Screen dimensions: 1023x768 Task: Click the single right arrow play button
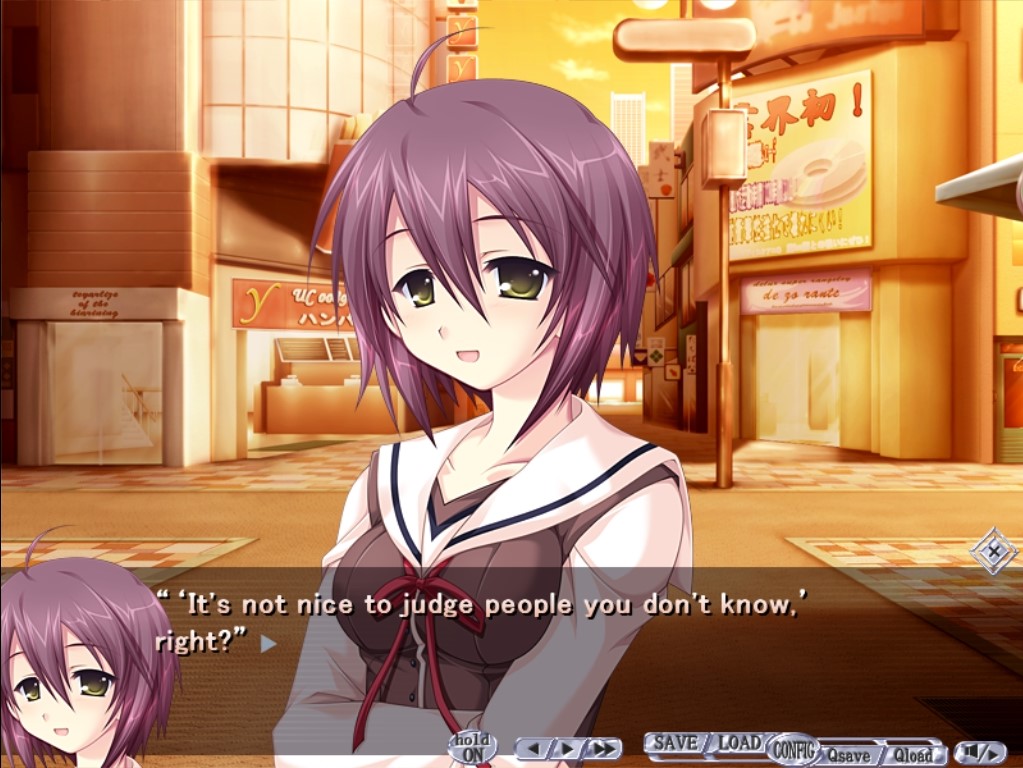566,748
